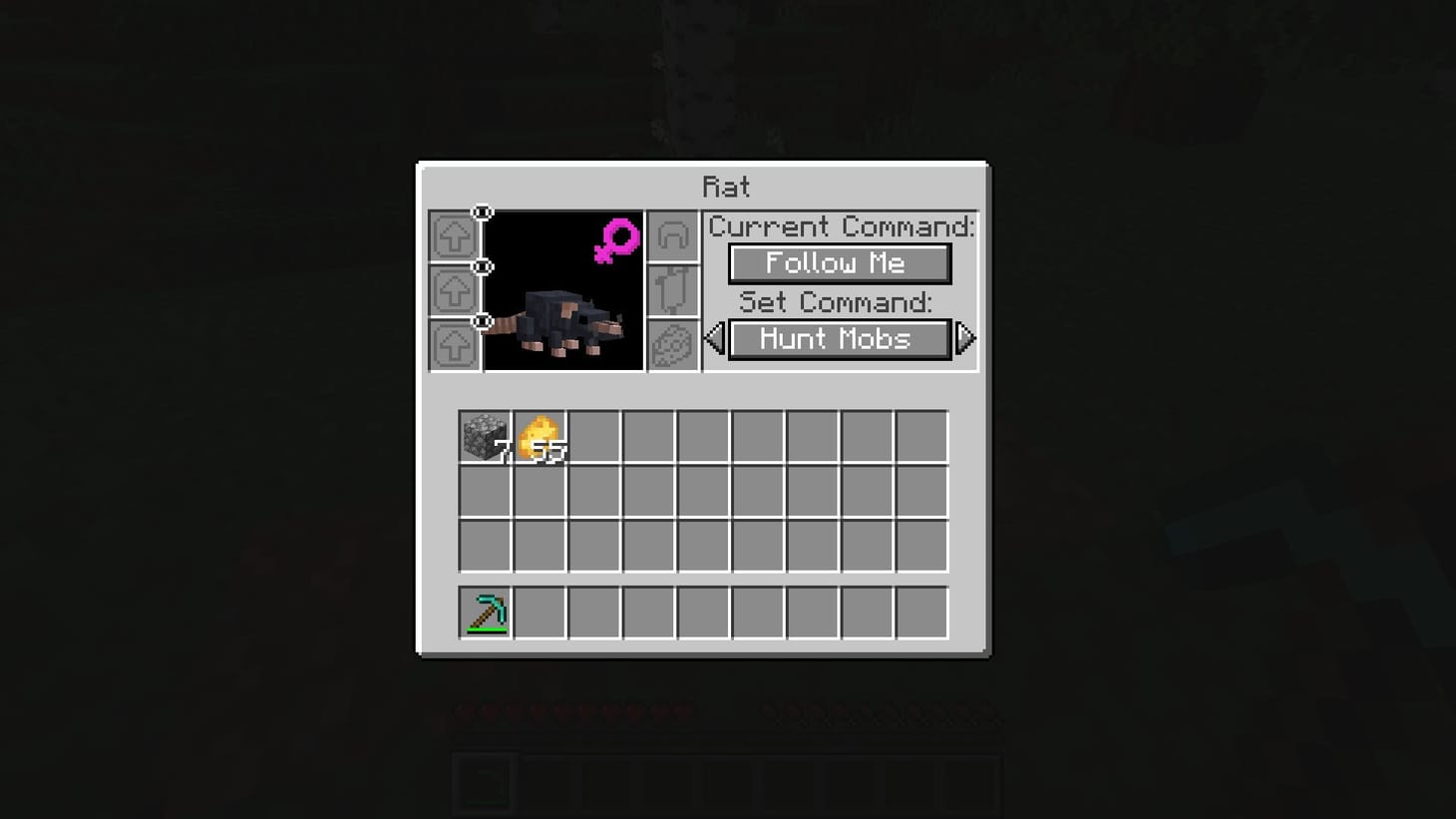1456x819 pixels.
Task: Toggle the middle circle beside the rat portrait
Action: pos(483,265)
